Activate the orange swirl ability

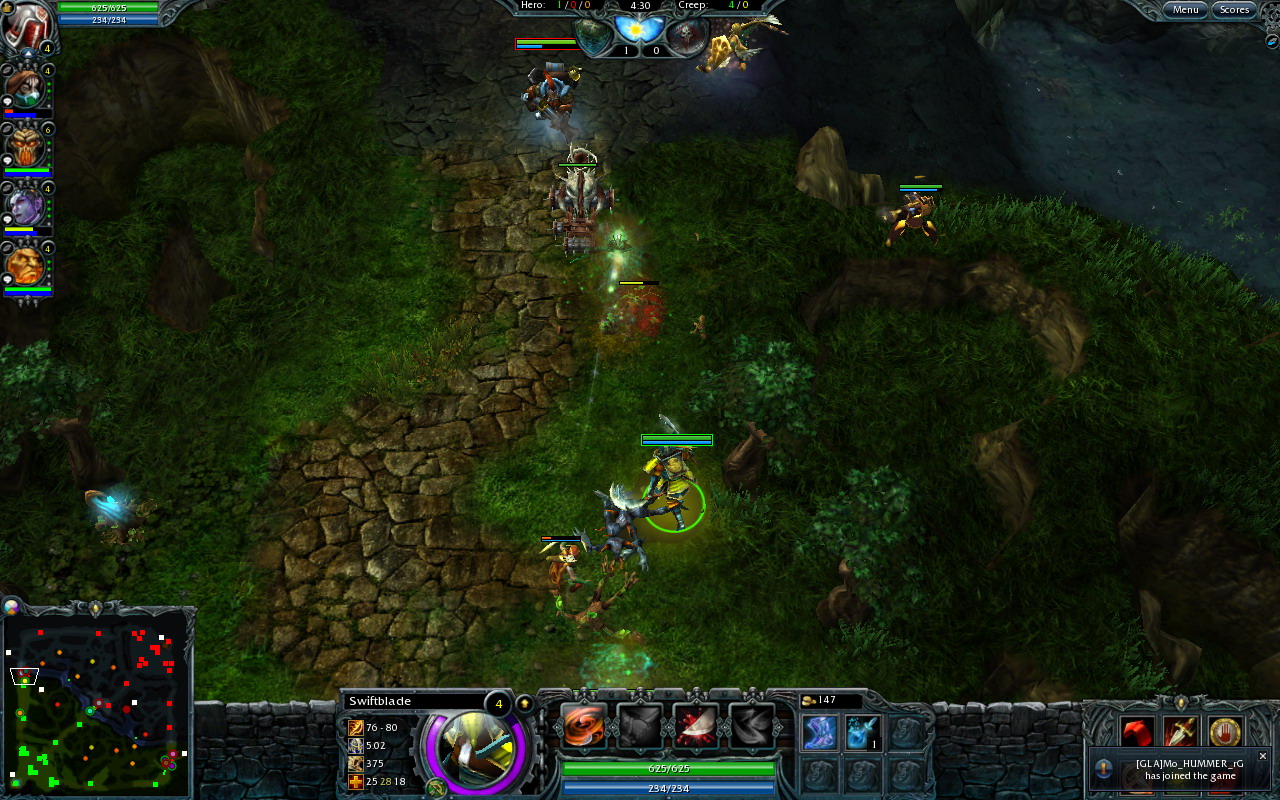point(583,726)
